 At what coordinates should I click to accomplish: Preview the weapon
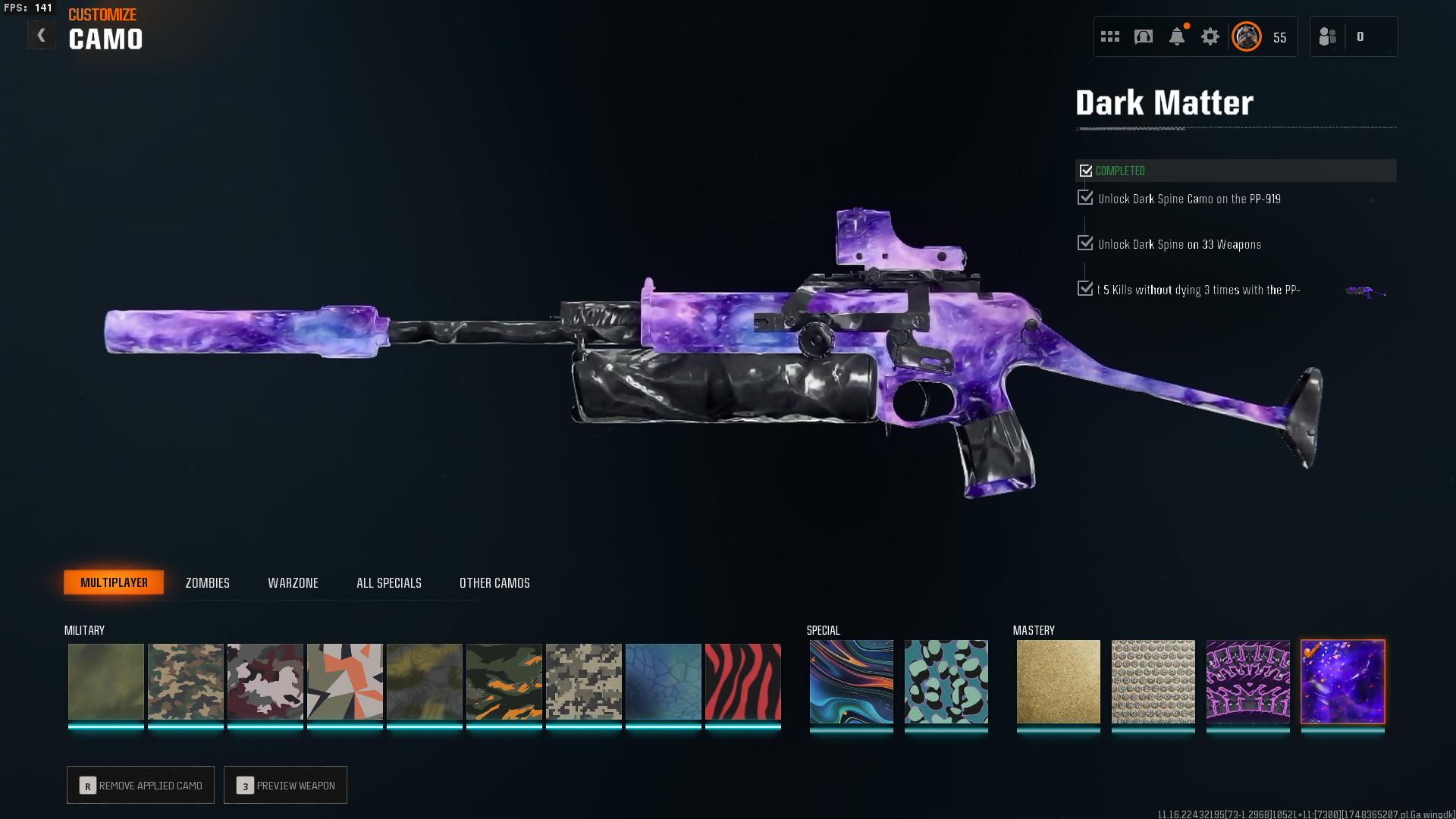pos(285,785)
